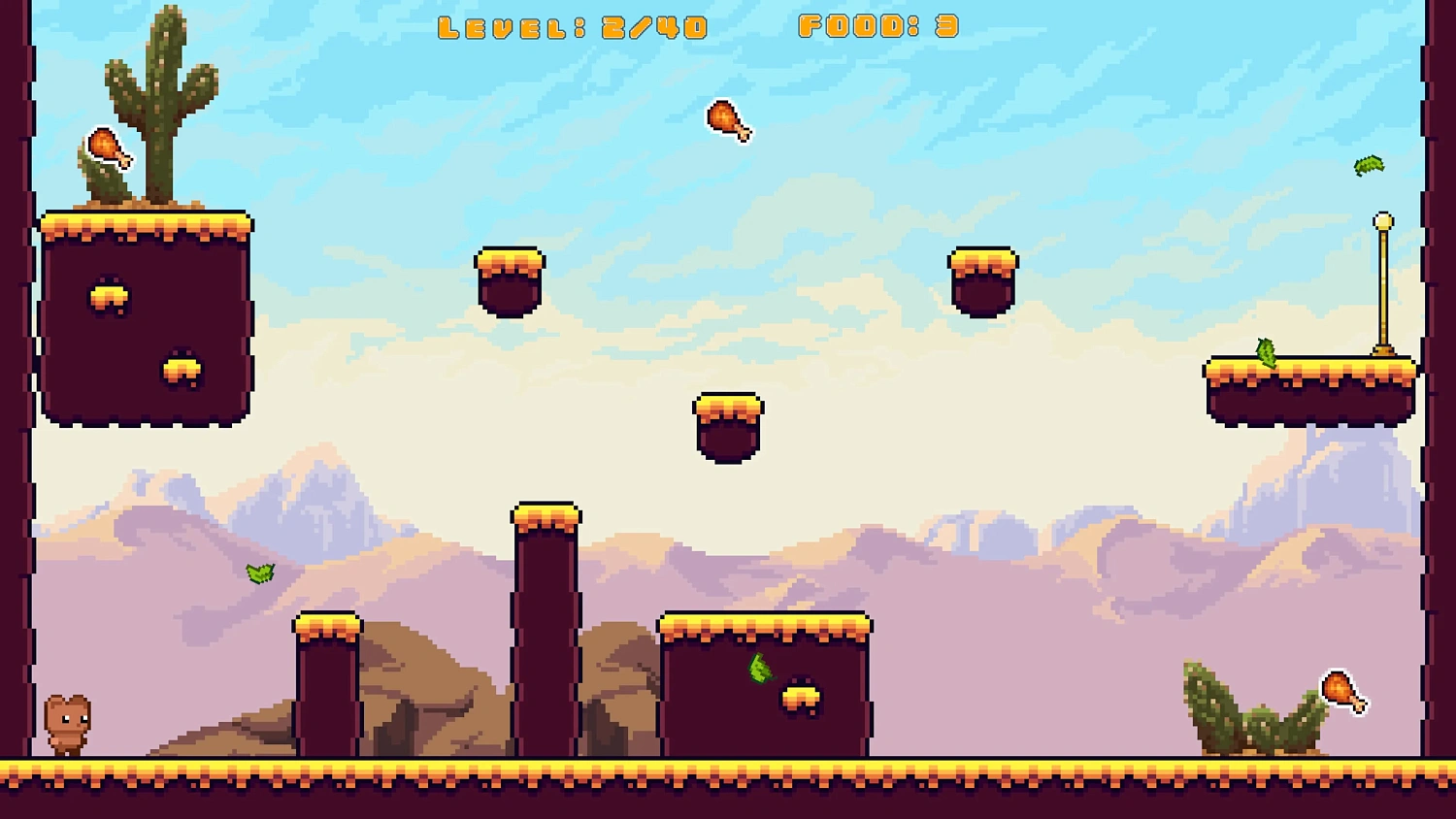Viewport: 1456px width, 819px height.
Task: Select the leaf on the central brown platform
Action: point(760,671)
